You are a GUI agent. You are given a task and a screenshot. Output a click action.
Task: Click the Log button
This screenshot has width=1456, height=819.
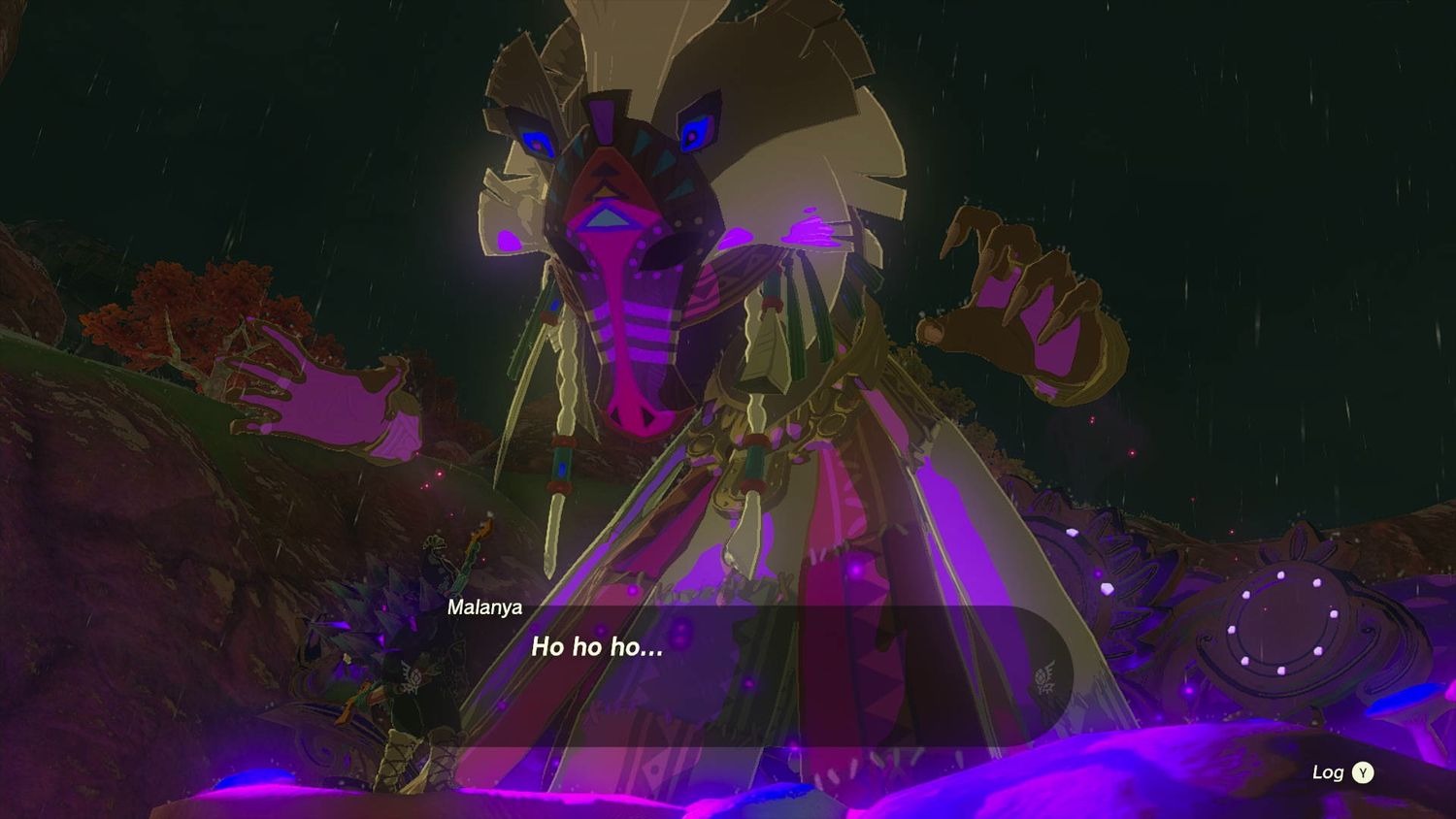1364,773
